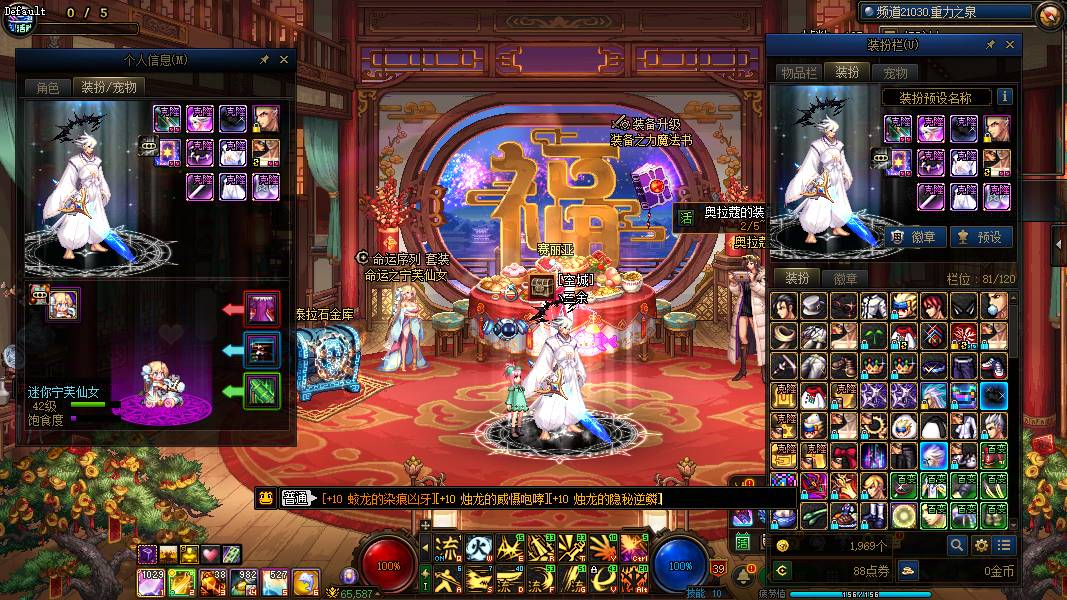The image size is (1067, 600).
Task: Search the inventory with the magnifier button
Action: [x=957, y=545]
